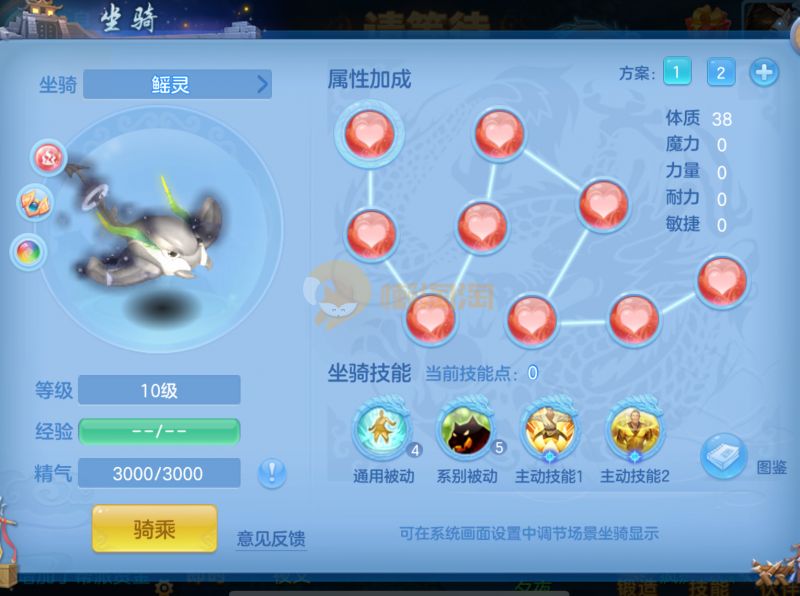The height and width of the screenshot is (596, 800).
Task: Open the 意见反馈 feedback link
Action: (270, 539)
